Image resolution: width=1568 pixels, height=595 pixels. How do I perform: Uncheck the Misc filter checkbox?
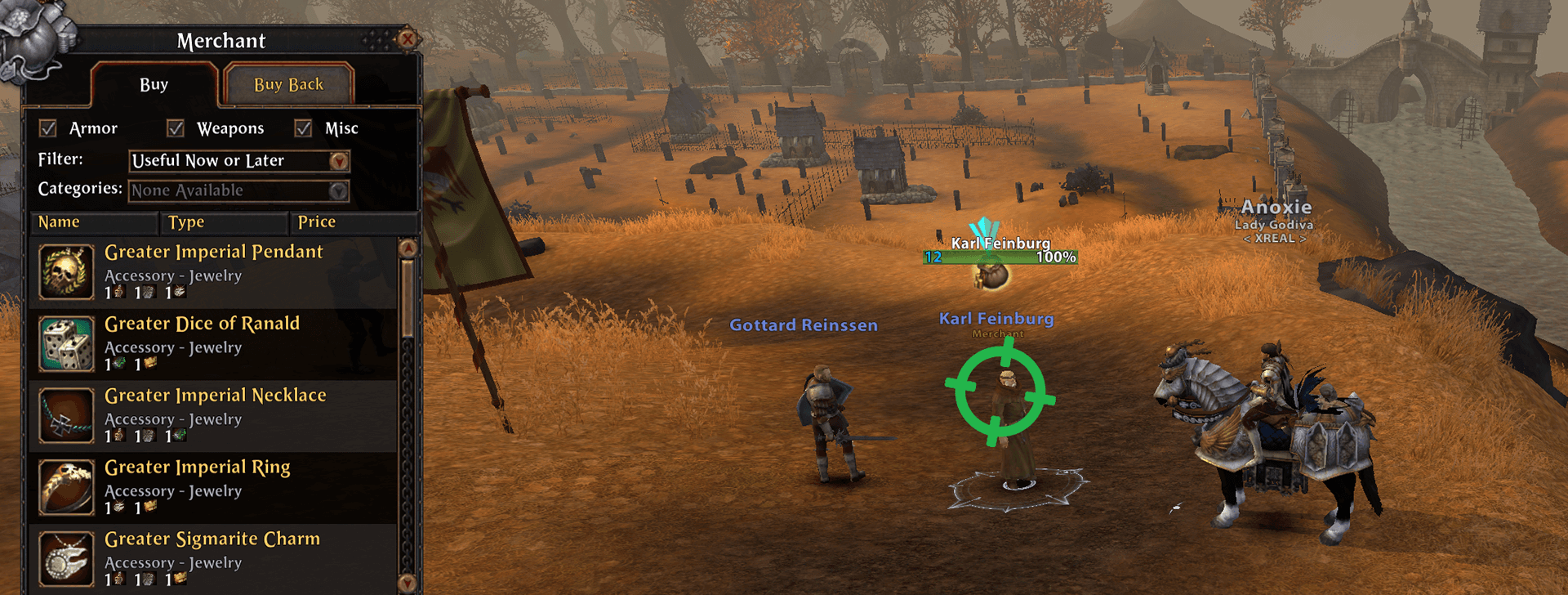tap(304, 128)
